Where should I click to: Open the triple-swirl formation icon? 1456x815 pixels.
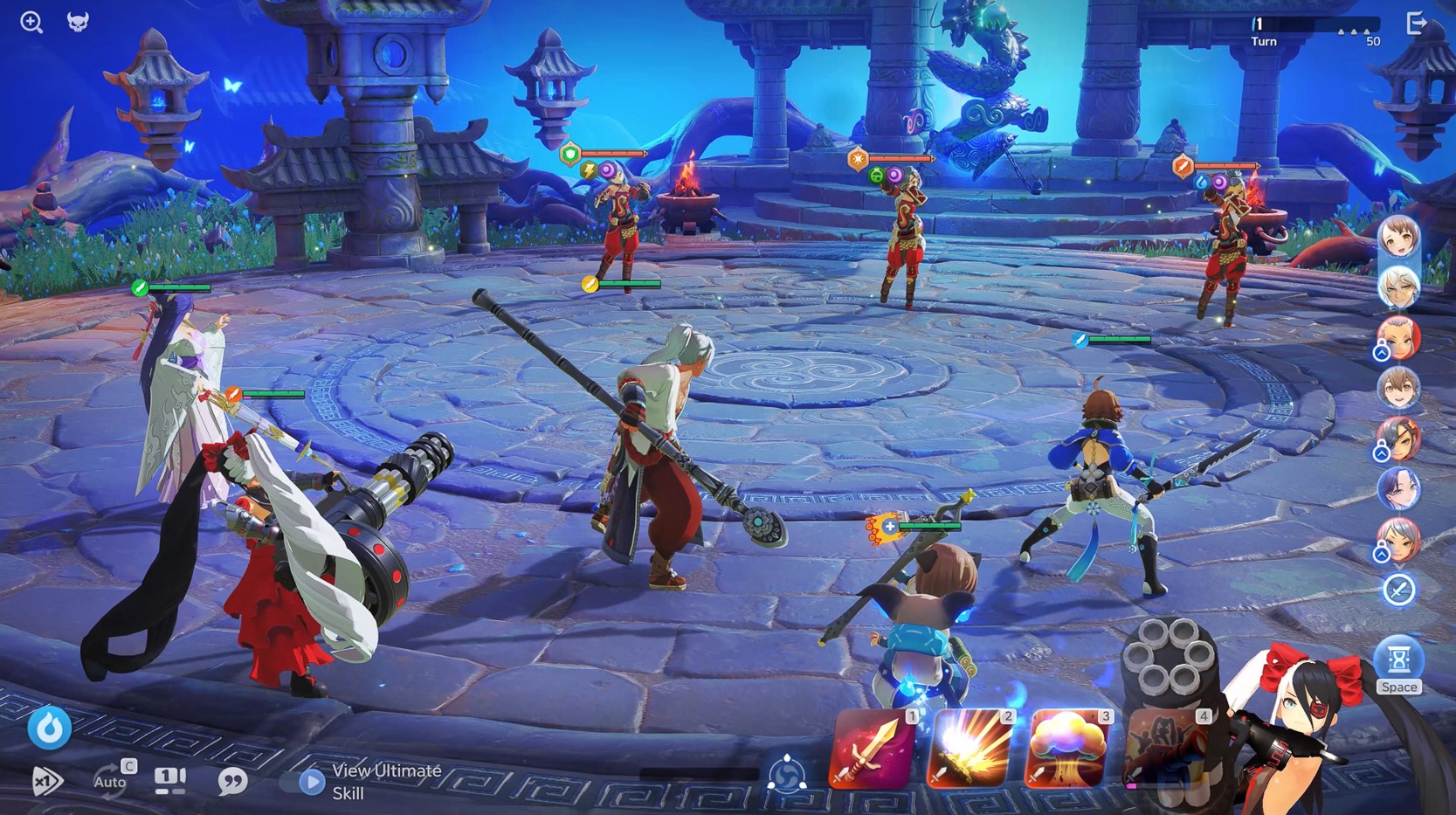pos(786,774)
